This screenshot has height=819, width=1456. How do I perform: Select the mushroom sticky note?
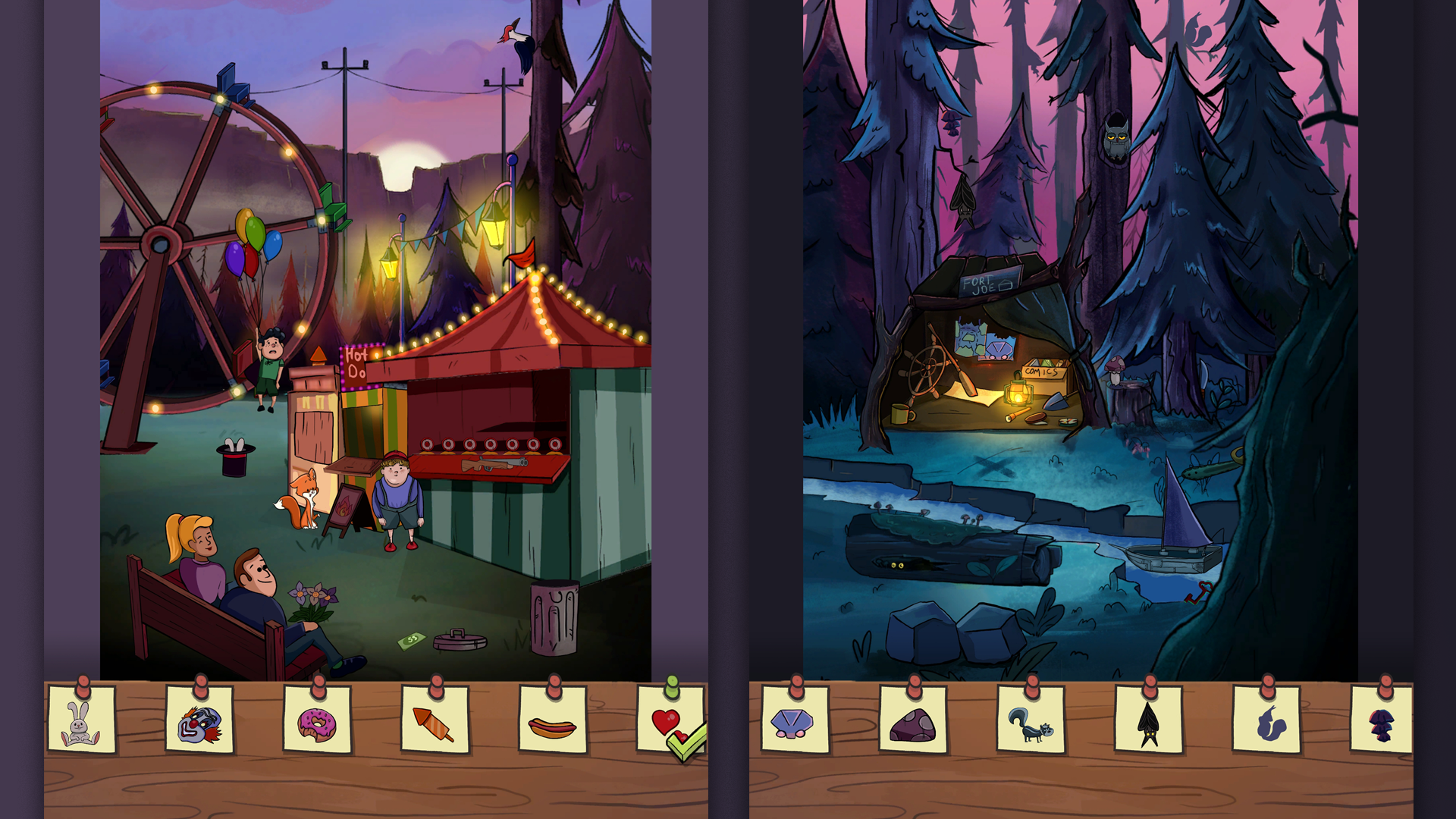coord(1382,726)
